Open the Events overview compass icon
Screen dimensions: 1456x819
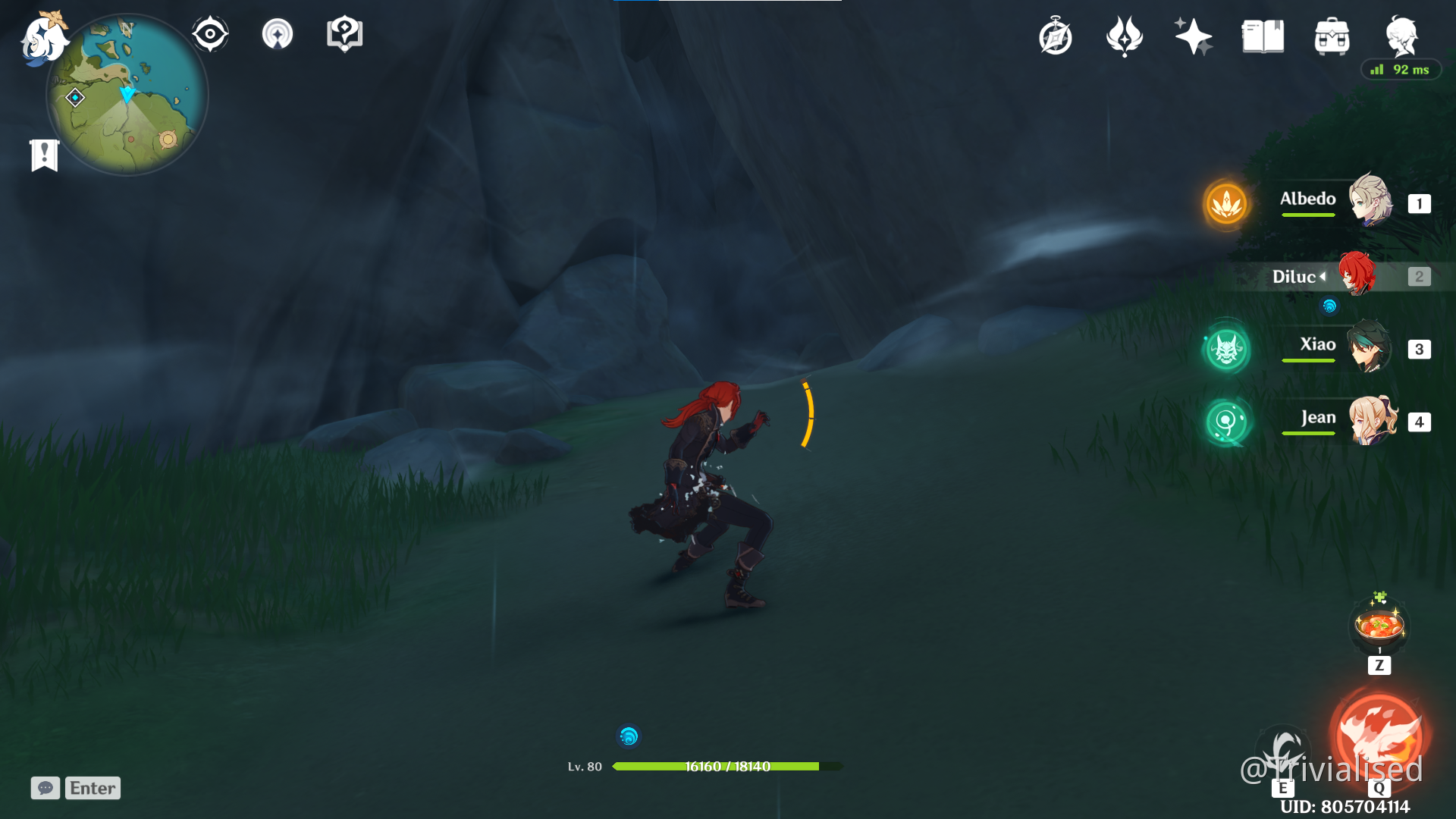pyautogui.click(x=1056, y=35)
